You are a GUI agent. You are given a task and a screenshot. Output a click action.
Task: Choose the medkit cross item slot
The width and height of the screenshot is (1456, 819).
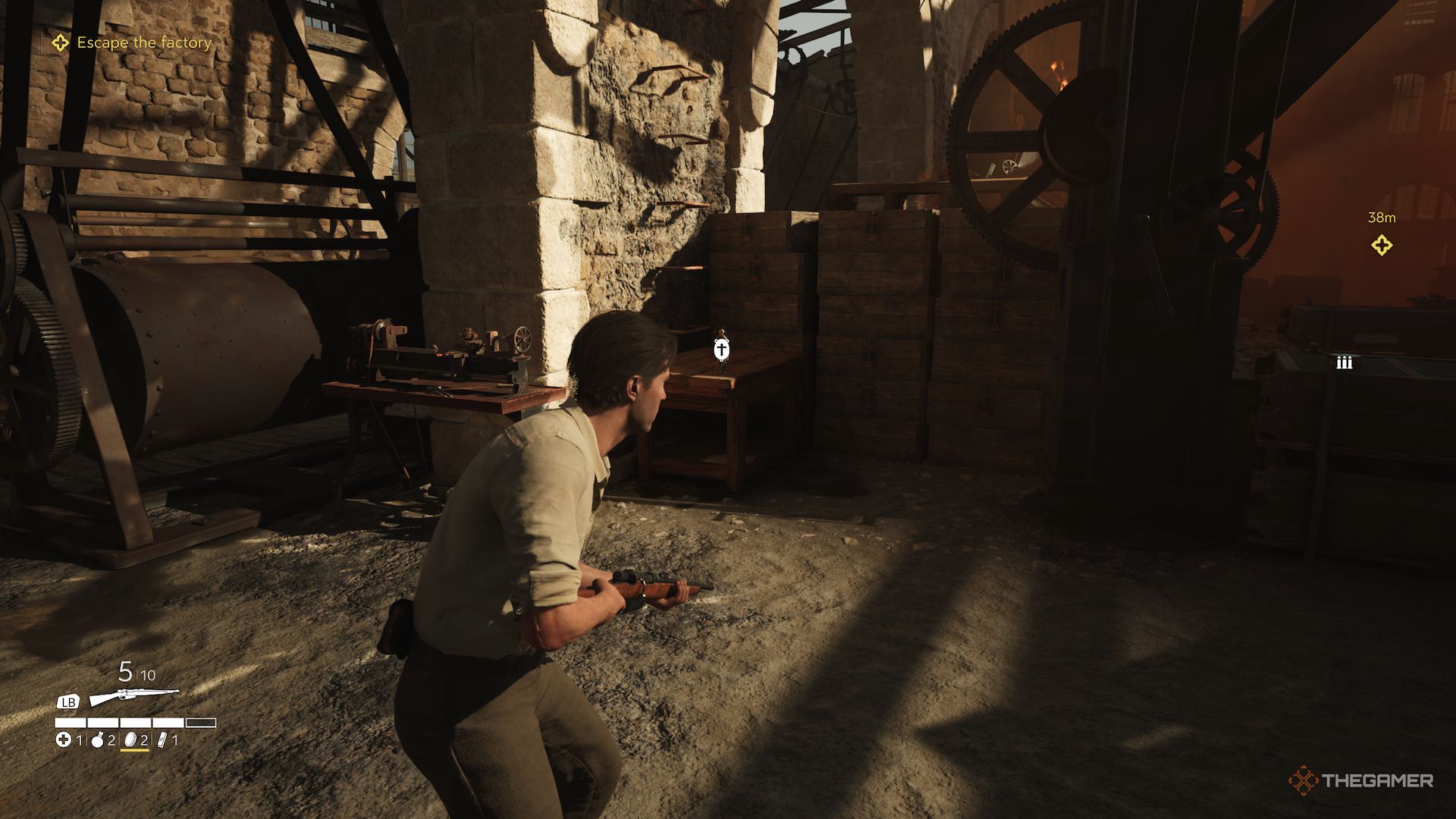click(x=64, y=739)
